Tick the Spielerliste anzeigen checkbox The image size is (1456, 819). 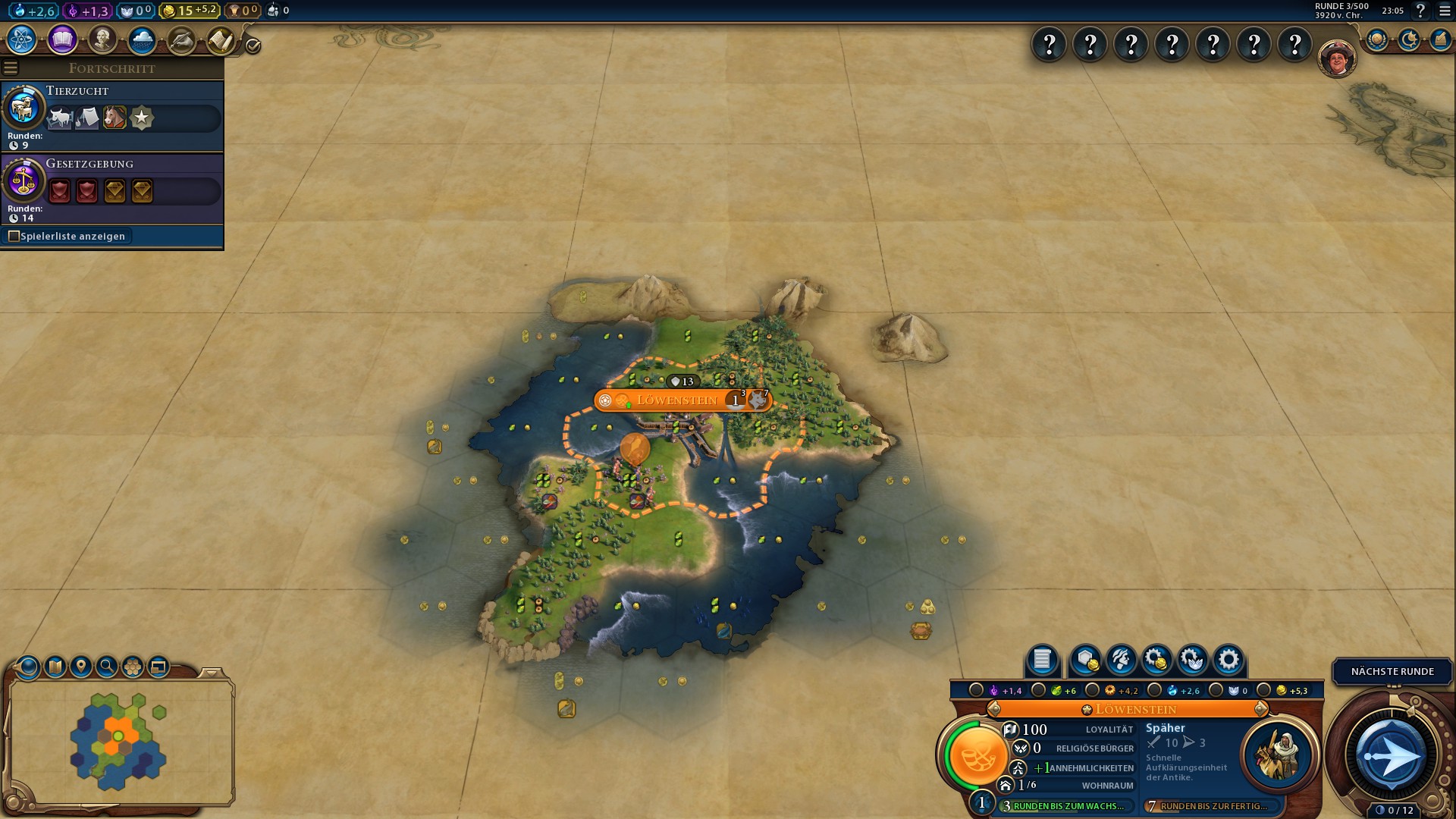[x=14, y=236]
